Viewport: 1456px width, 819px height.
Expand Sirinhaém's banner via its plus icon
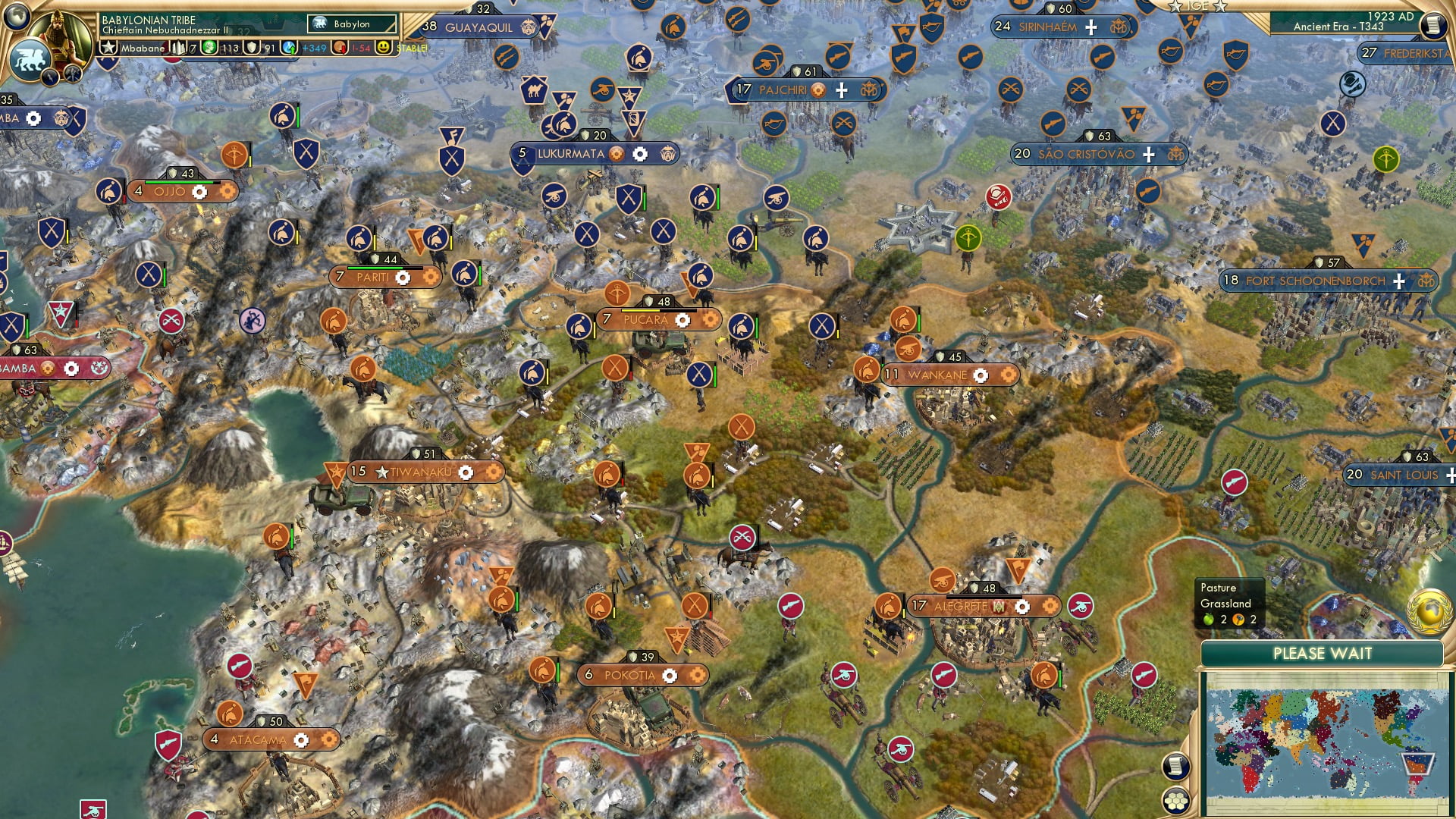[1090, 27]
